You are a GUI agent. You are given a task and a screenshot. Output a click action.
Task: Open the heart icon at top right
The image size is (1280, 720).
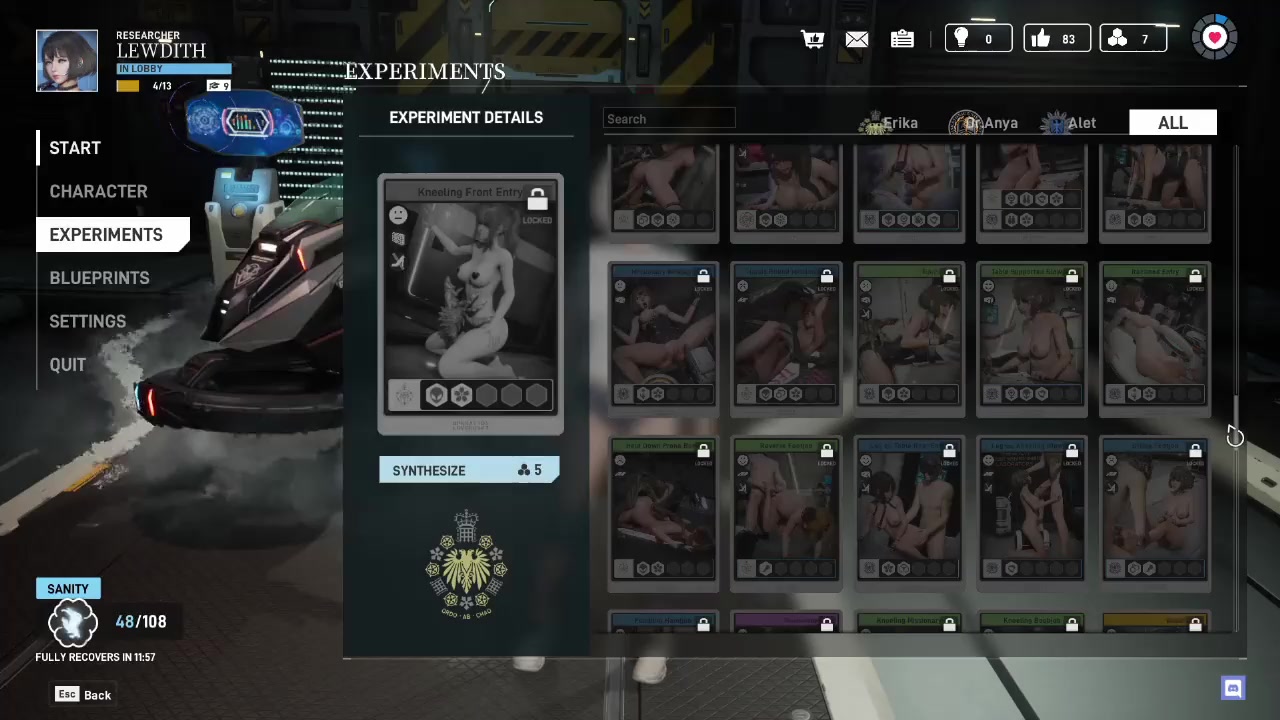[x=1214, y=38]
